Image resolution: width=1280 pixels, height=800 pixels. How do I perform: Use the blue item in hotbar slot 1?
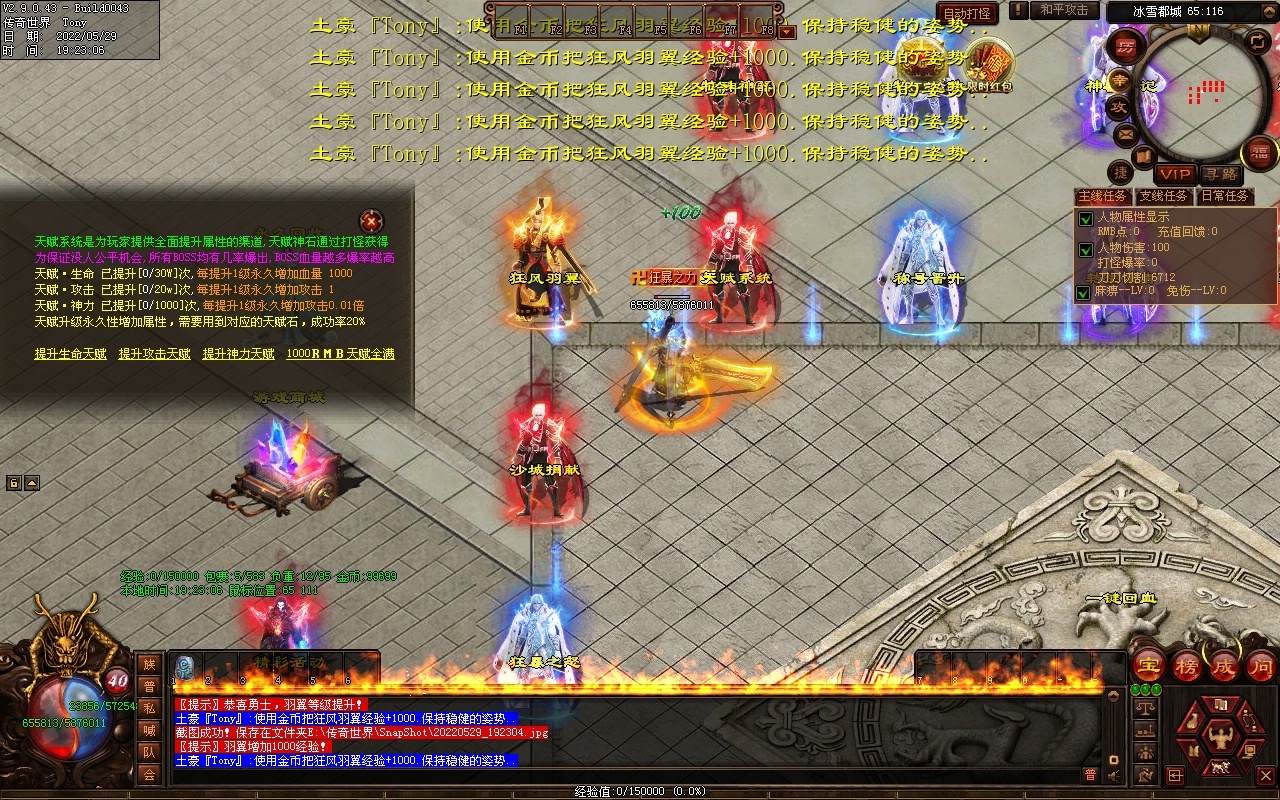point(184,667)
